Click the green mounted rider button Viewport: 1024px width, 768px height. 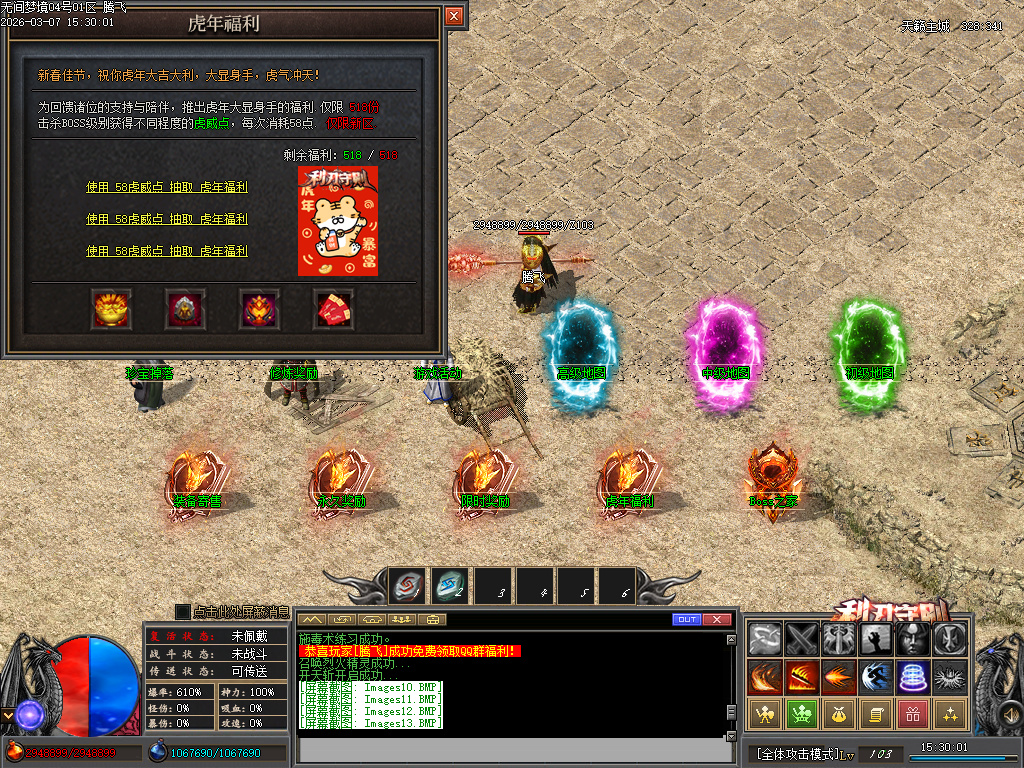pos(802,714)
